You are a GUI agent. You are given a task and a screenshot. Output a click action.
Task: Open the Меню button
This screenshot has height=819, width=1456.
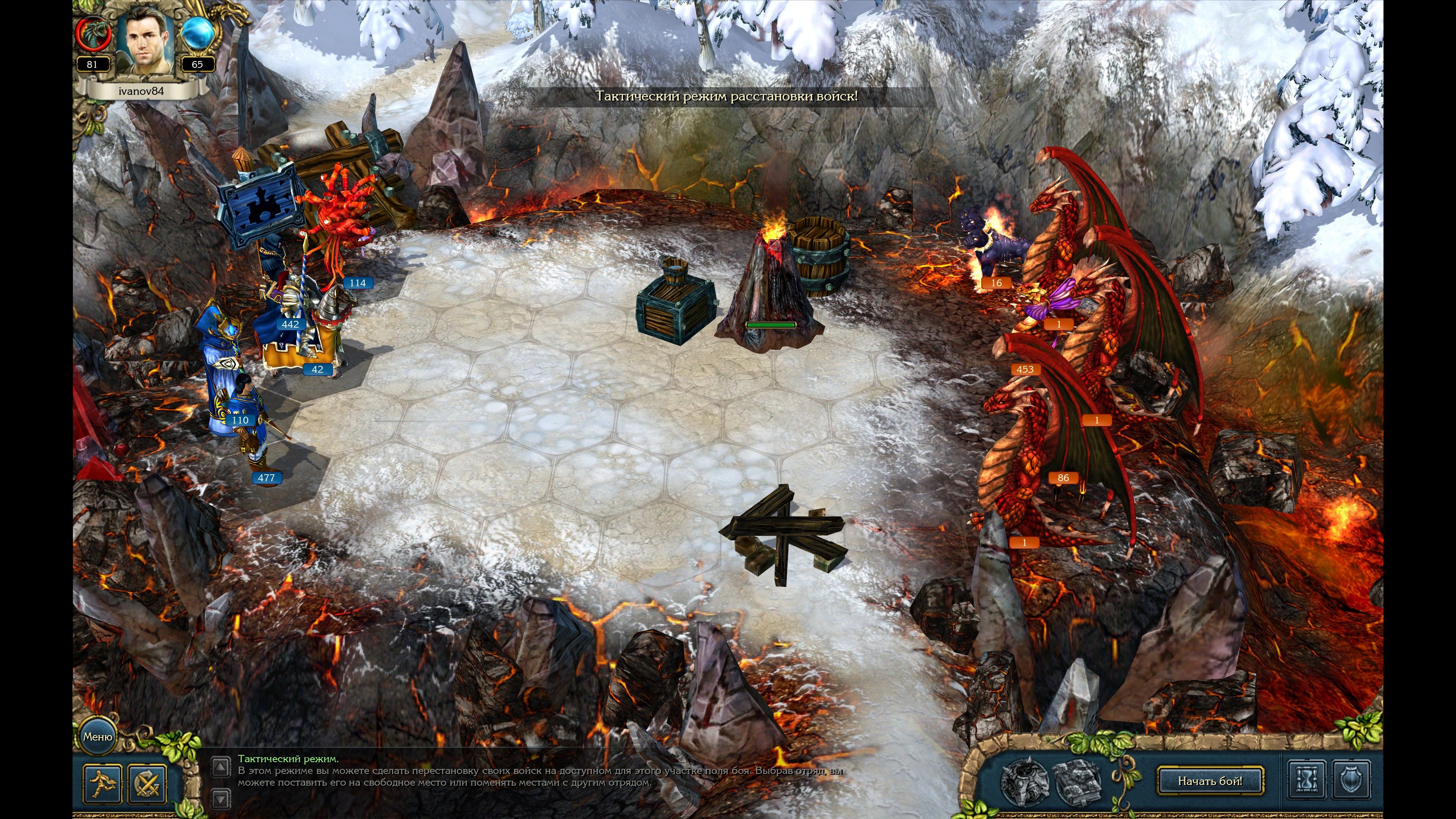(x=97, y=736)
